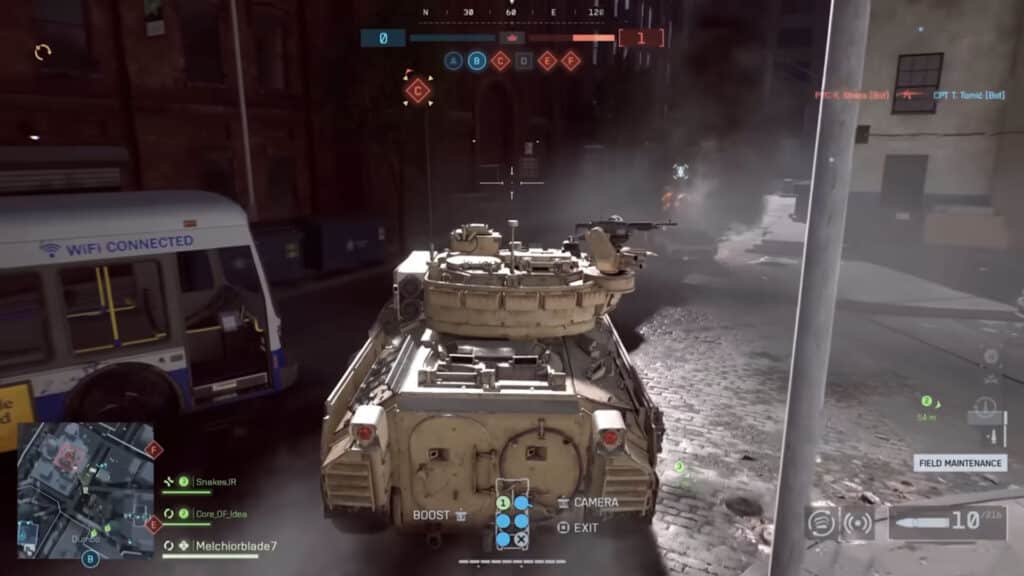Click the floating C objective marker with arrows
Image resolution: width=1024 pixels, height=576 pixels.
click(x=418, y=91)
